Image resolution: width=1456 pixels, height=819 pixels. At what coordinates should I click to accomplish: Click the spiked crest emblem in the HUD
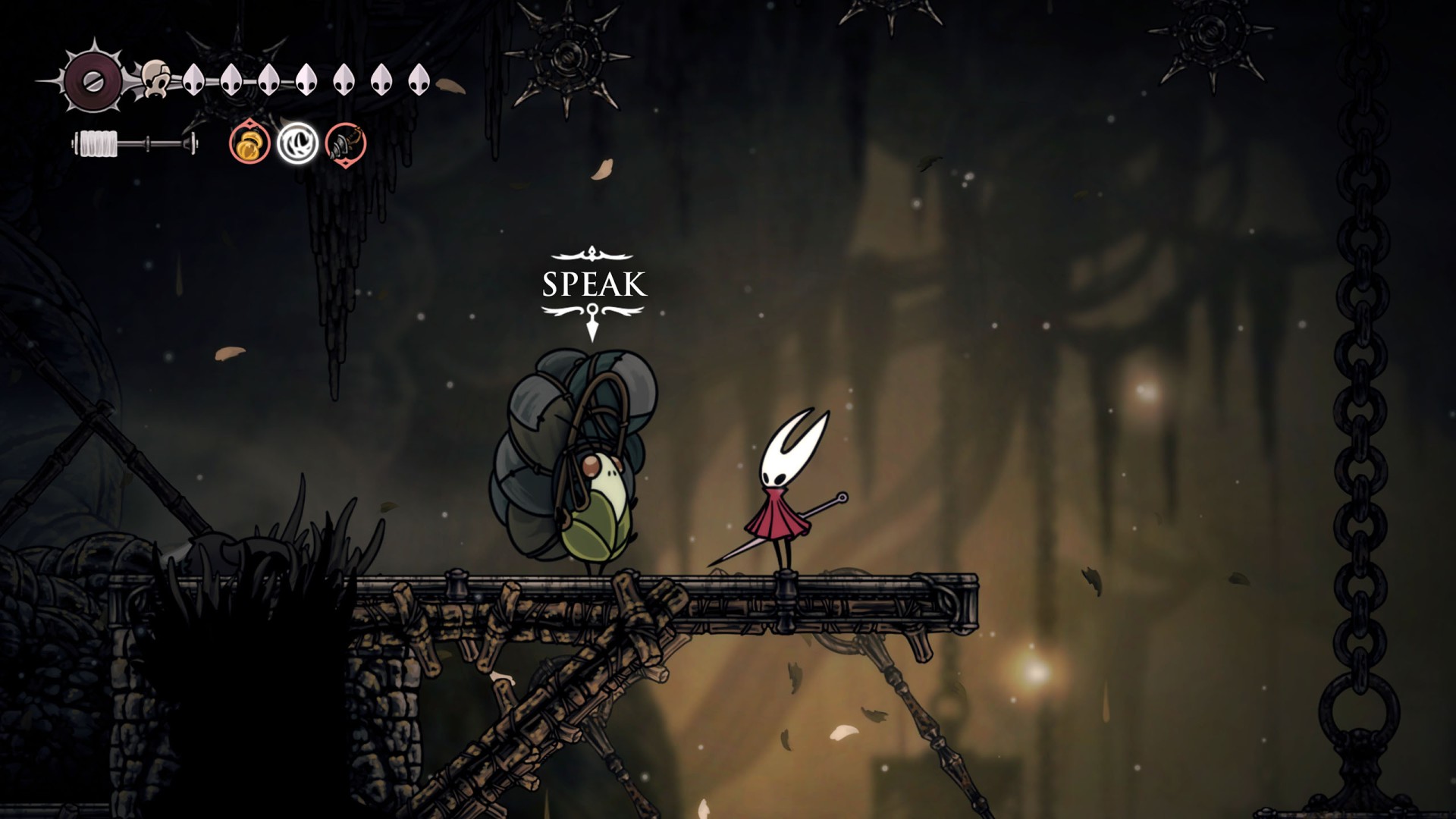click(93, 81)
